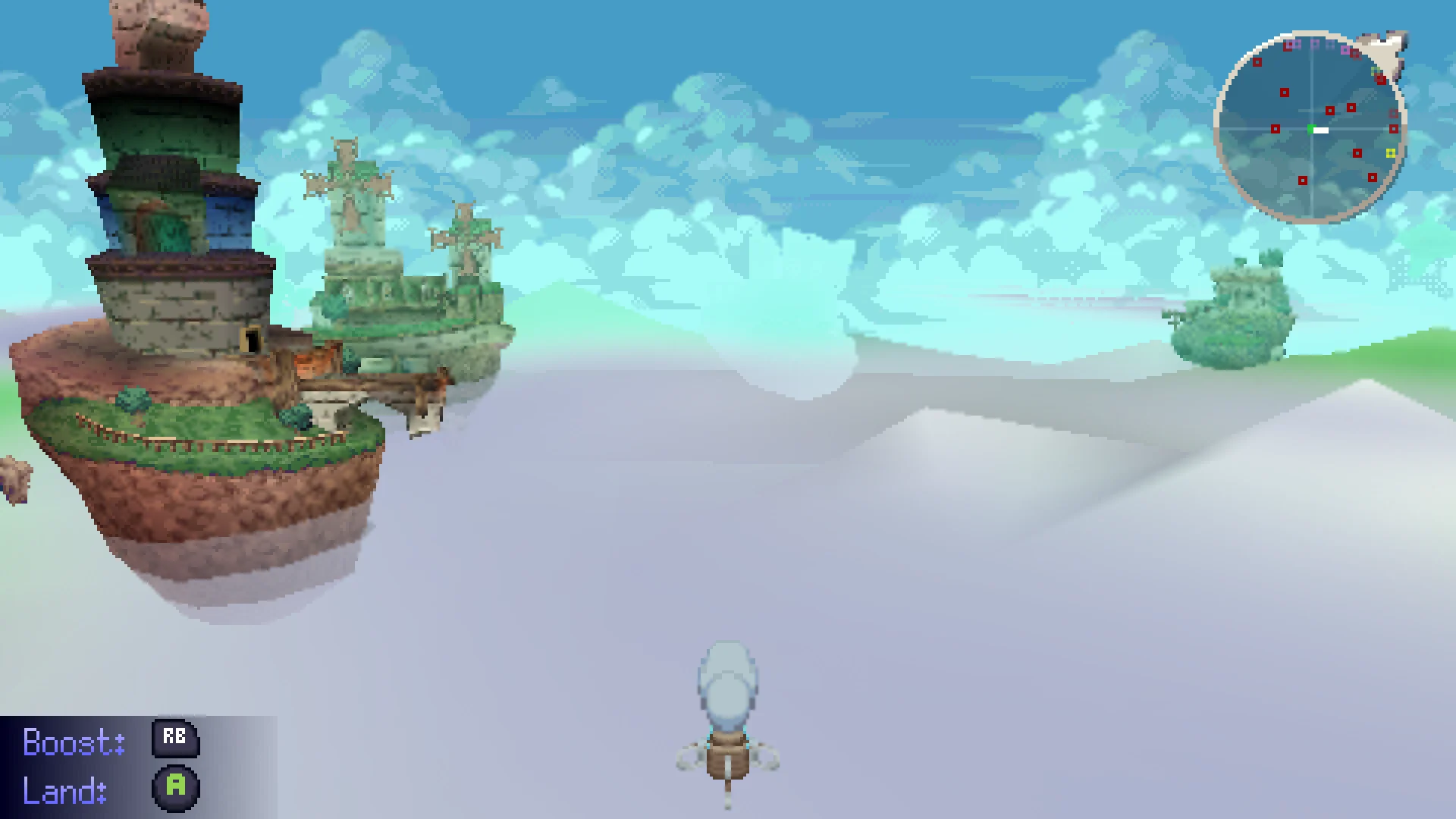Click the paired red markers on the minimap's right edge
Viewport: 1456px width, 819px height.
(1393, 120)
